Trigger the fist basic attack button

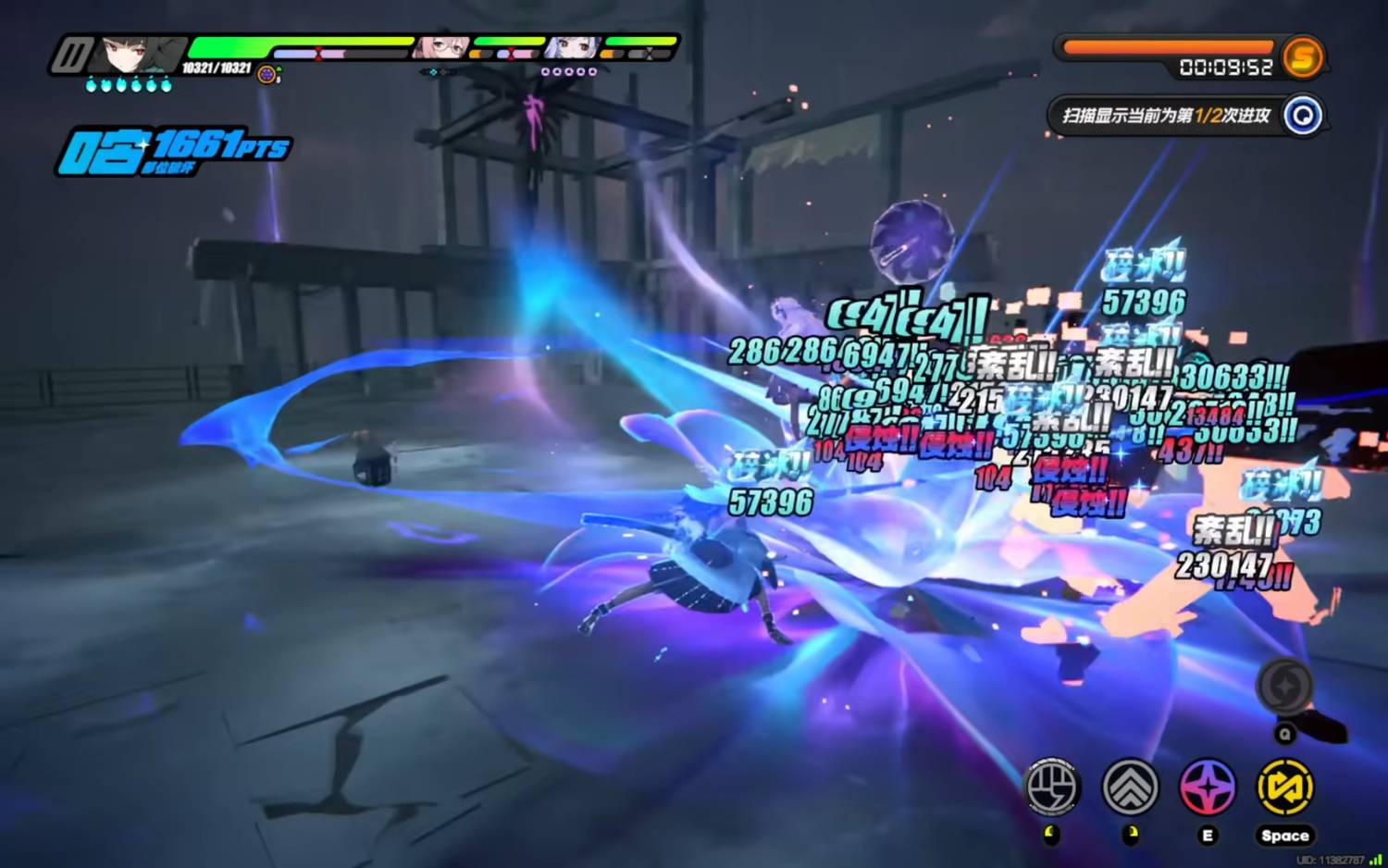pyautogui.click(x=1052, y=787)
